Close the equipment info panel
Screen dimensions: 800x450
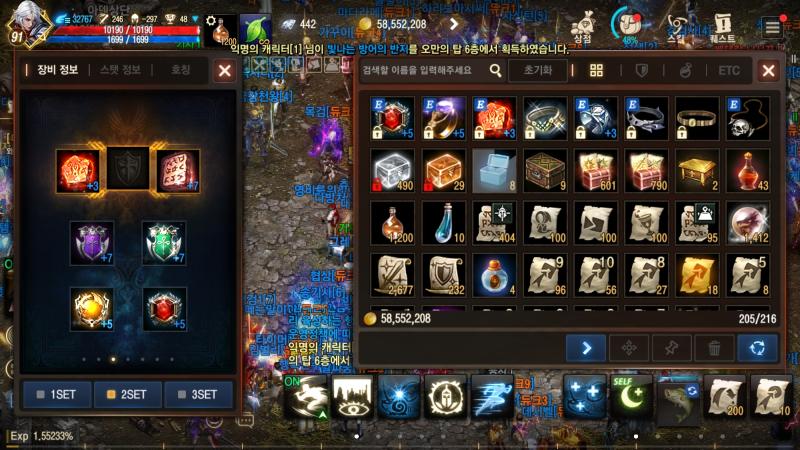click(225, 70)
